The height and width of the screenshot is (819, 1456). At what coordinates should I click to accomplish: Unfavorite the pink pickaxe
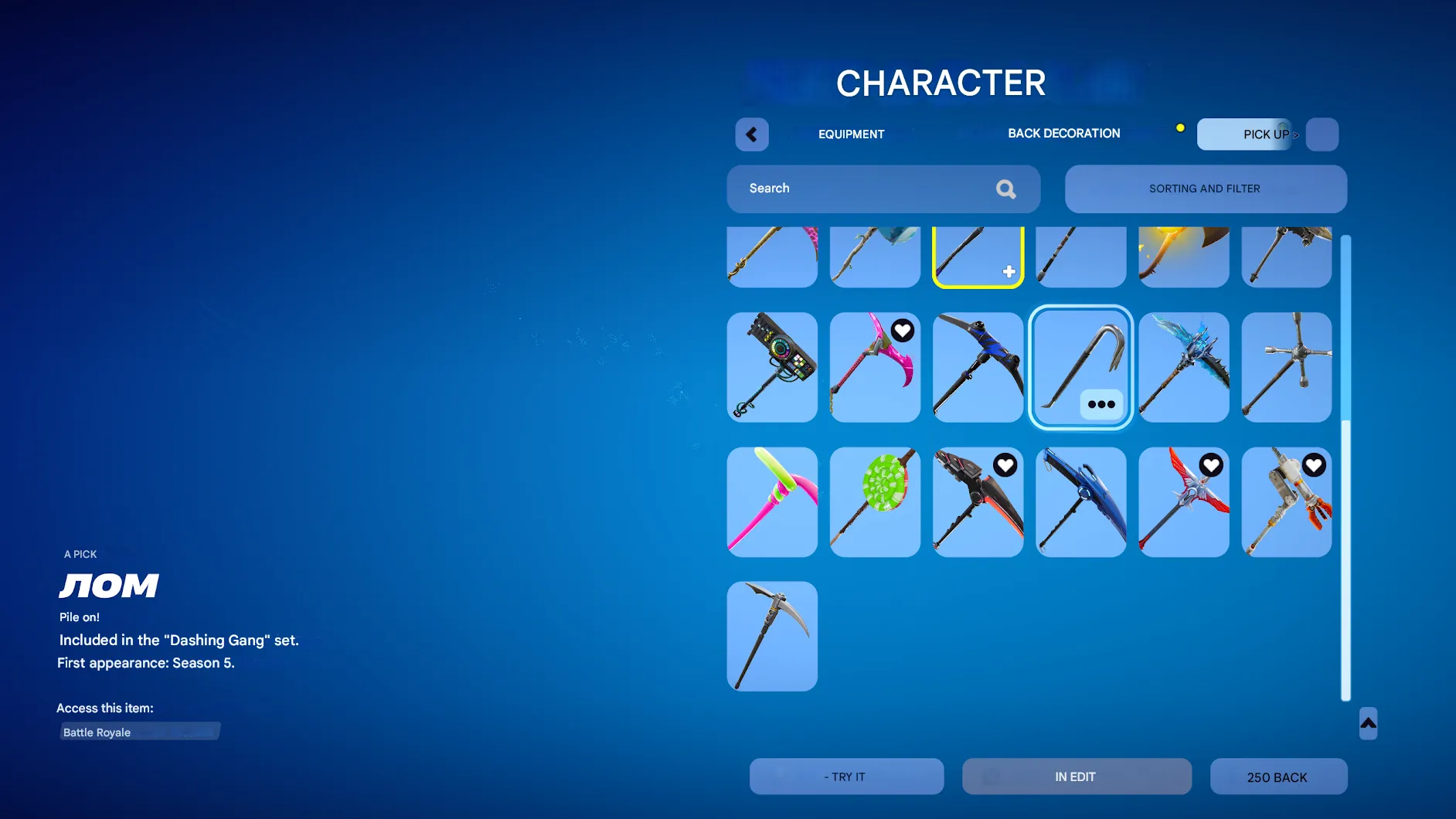point(903,330)
